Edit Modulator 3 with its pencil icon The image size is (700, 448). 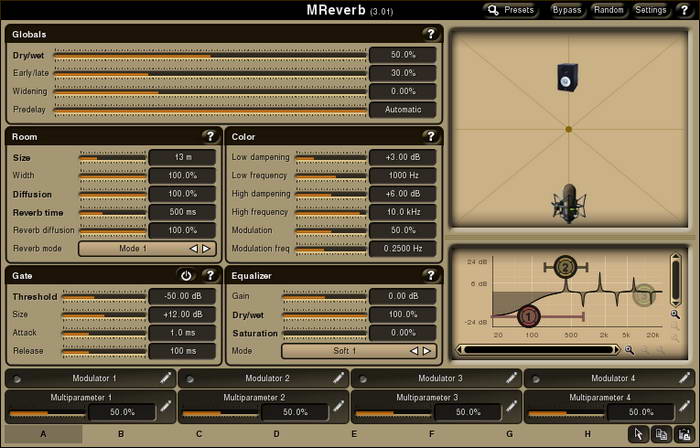511,379
